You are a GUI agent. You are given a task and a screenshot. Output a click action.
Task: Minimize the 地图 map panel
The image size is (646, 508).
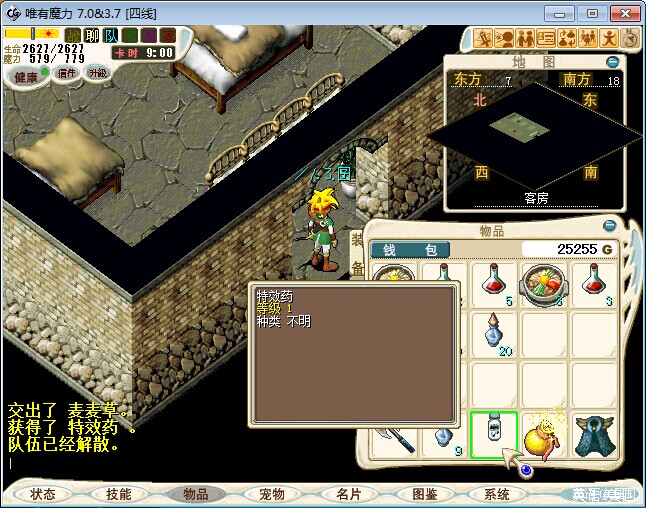coord(612,62)
